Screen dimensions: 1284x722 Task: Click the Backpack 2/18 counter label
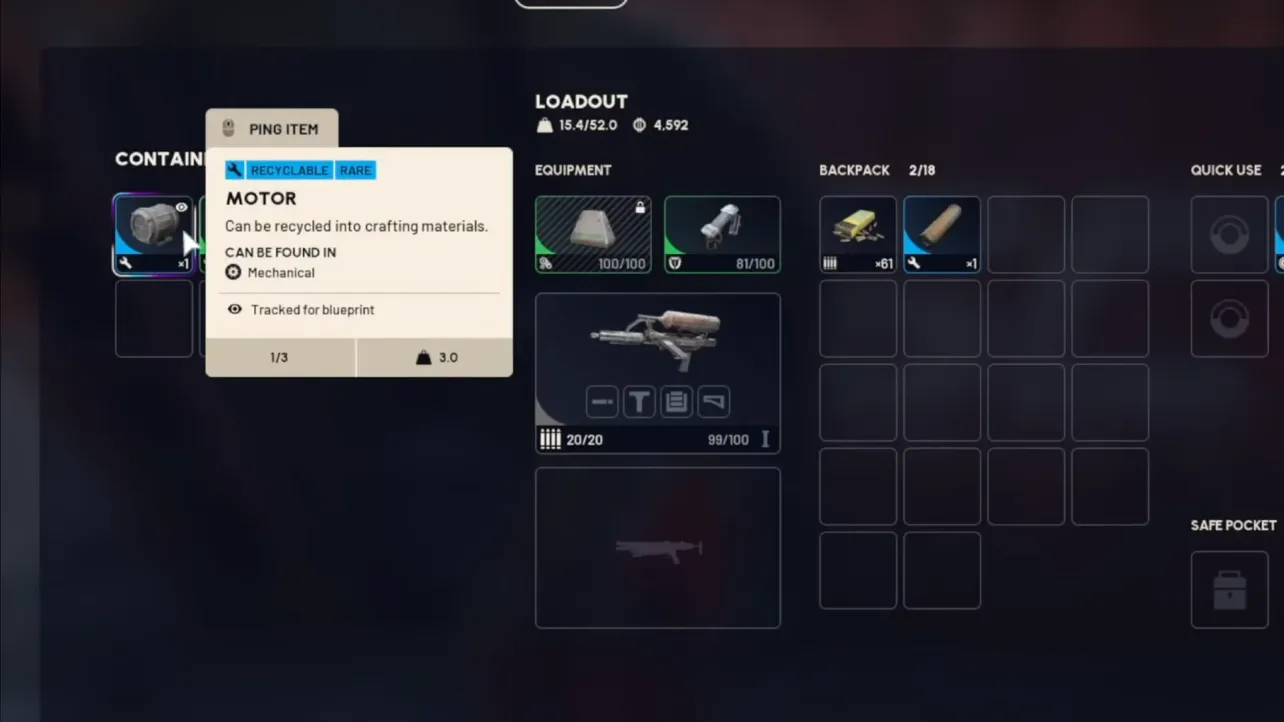[x=922, y=170]
